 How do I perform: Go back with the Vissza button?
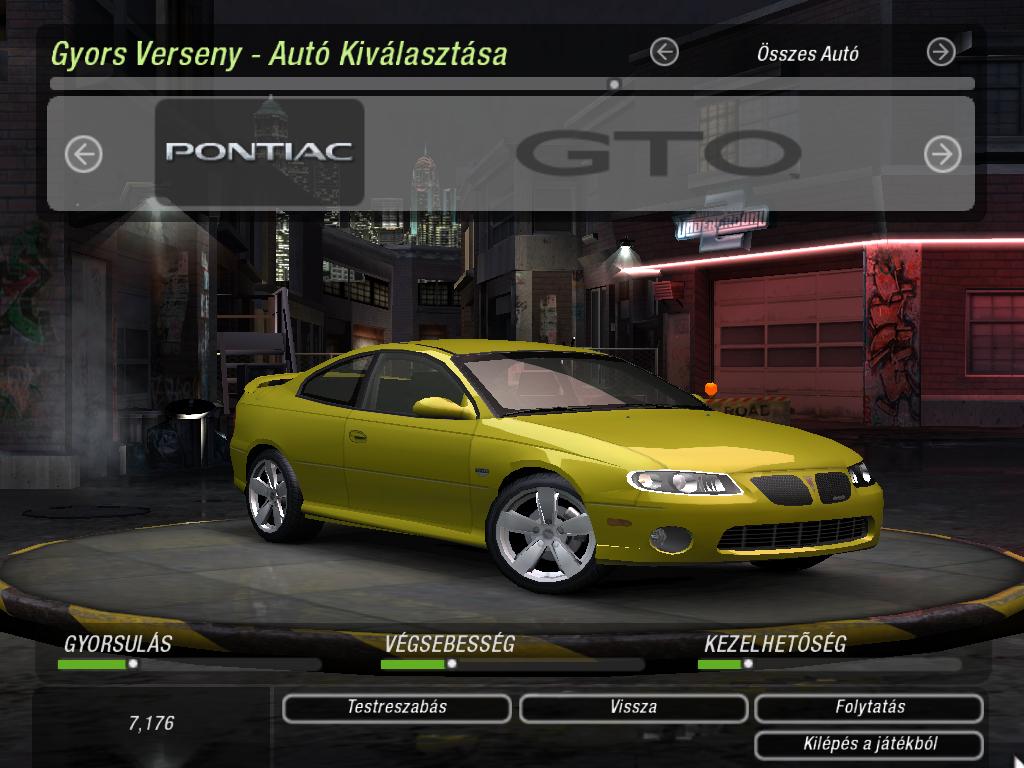click(633, 708)
